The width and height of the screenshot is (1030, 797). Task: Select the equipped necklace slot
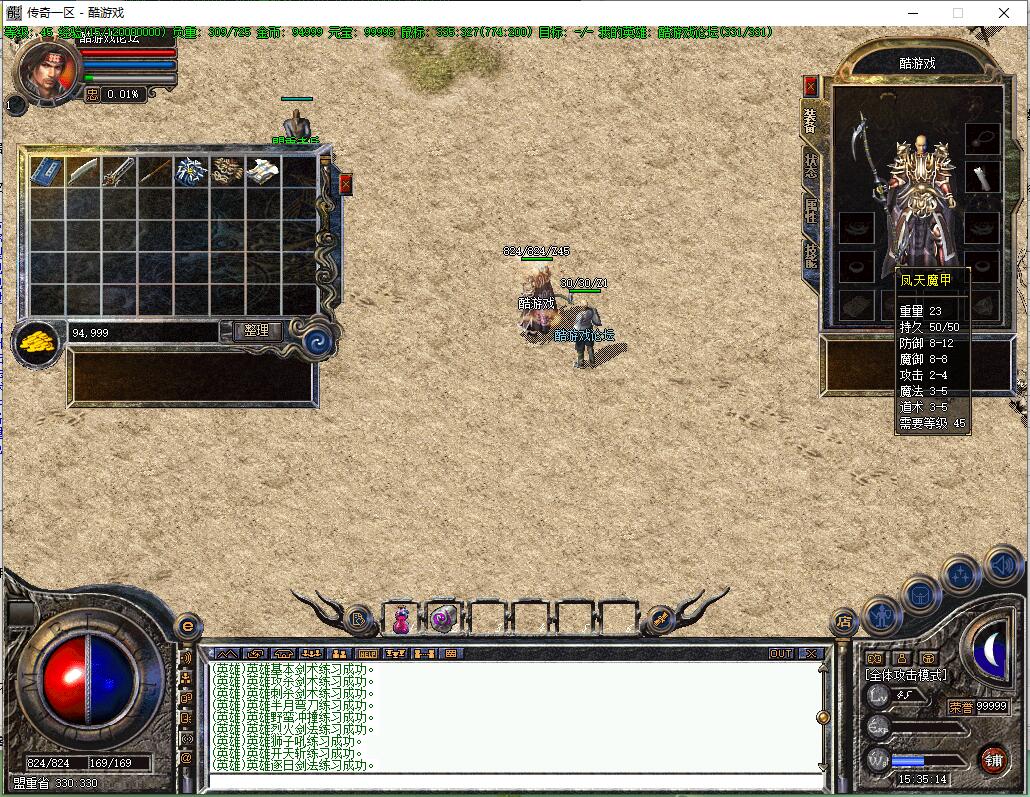982,138
